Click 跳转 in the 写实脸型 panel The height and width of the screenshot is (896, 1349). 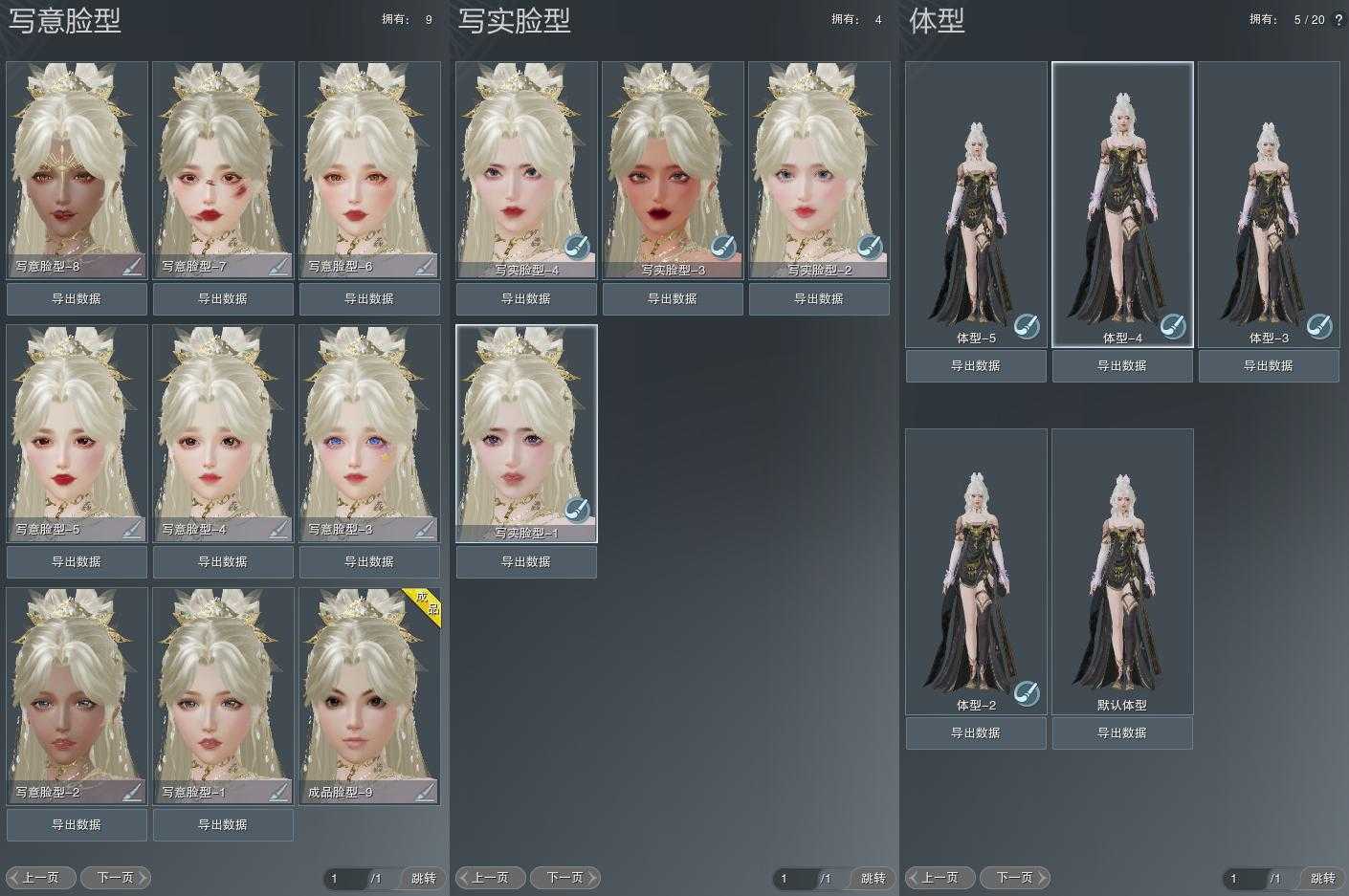873,878
